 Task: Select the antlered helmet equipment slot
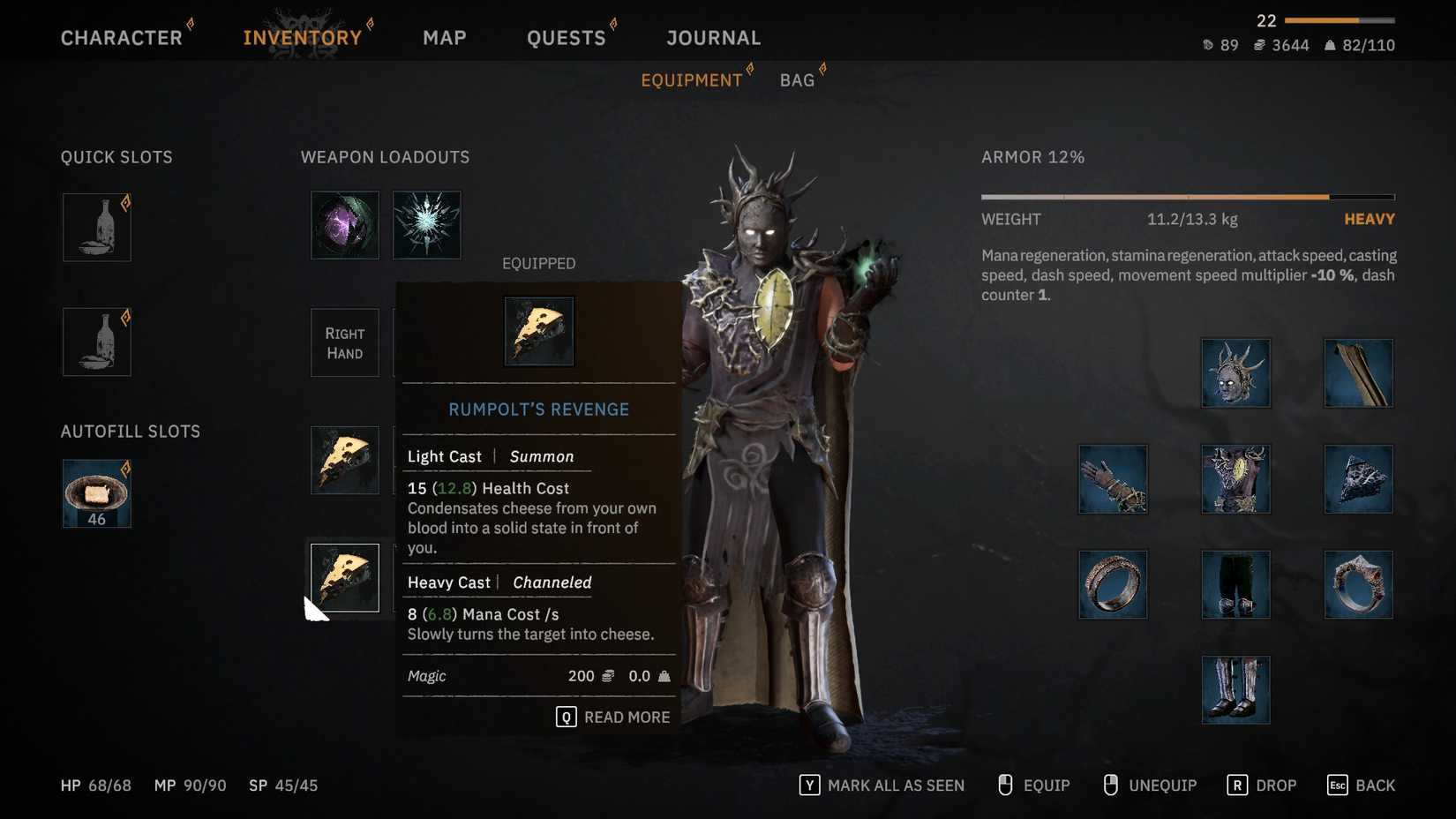click(1235, 372)
